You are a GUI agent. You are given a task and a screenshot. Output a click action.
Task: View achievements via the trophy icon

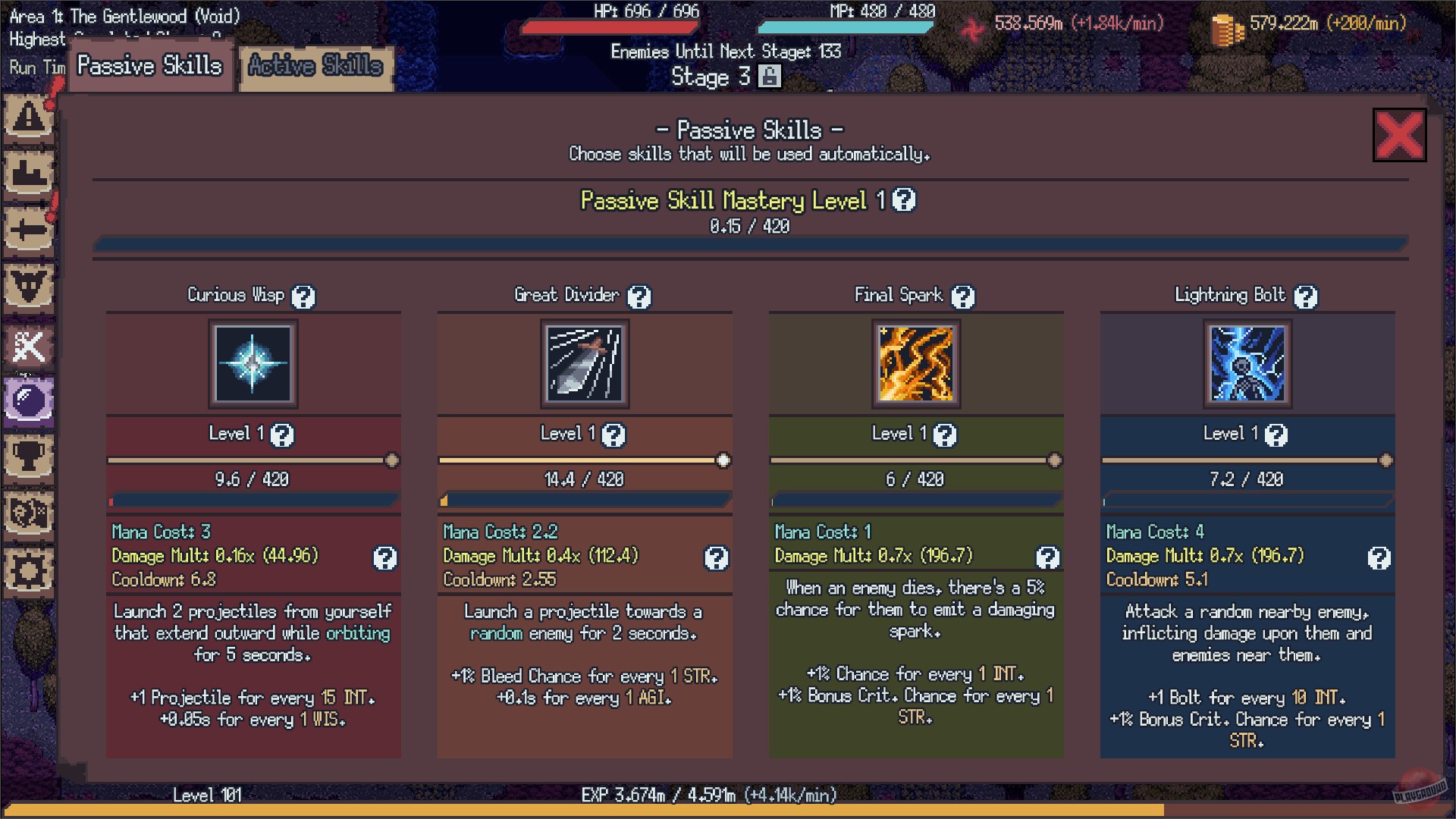(28, 456)
